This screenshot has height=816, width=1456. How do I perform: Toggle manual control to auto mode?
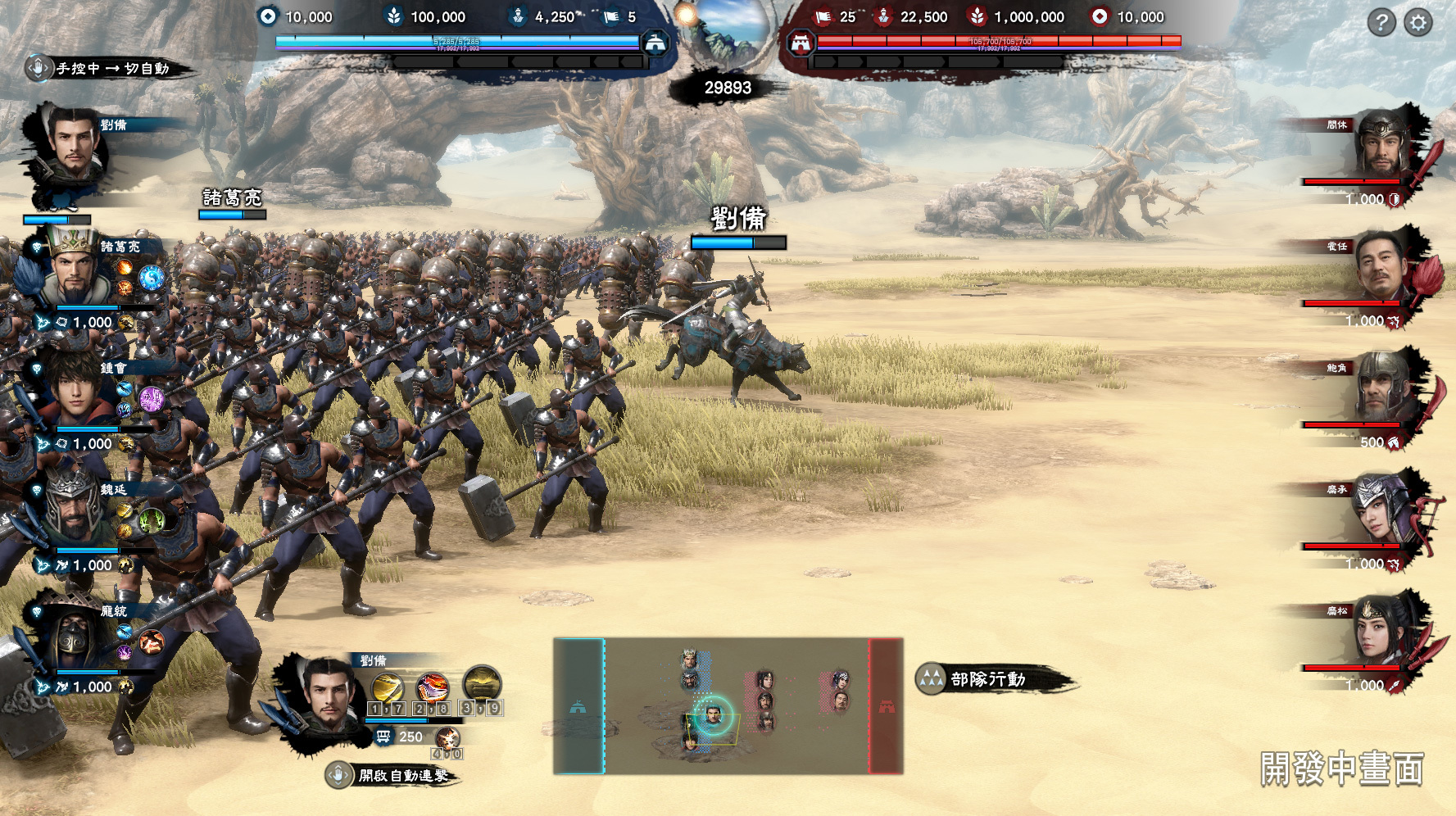[x=107, y=69]
